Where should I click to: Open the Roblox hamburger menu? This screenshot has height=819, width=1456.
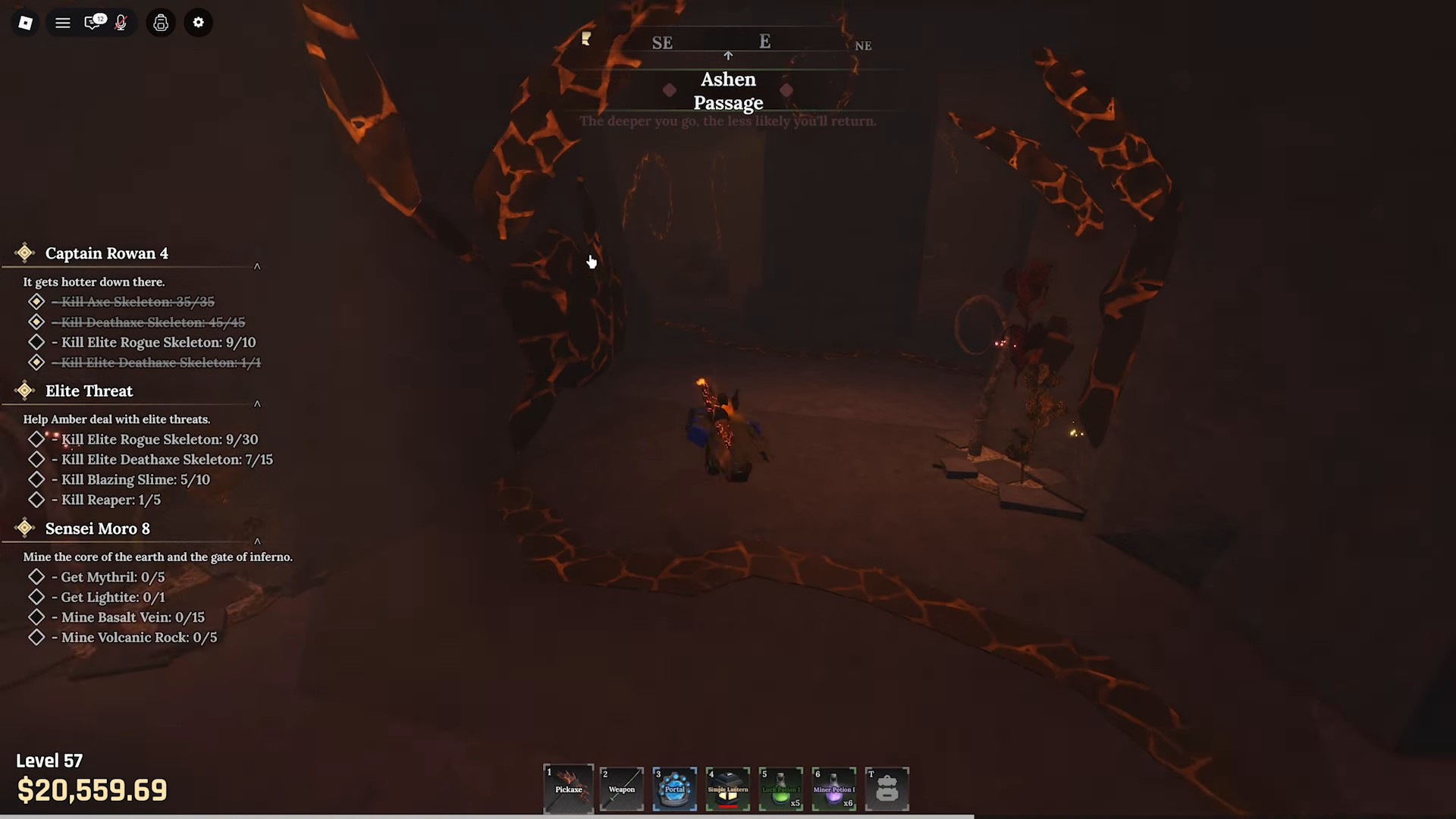point(63,23)
